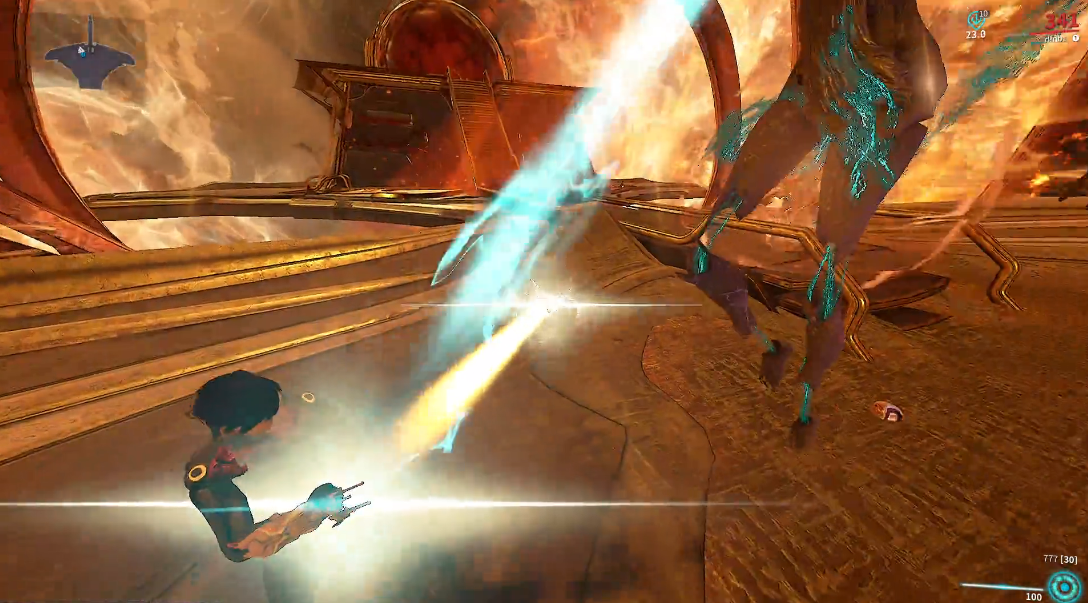Click the teal downward-arrow buff icon
This screenshot has height=603, width=1088.
pyautogui.click(x=976, y=18)
